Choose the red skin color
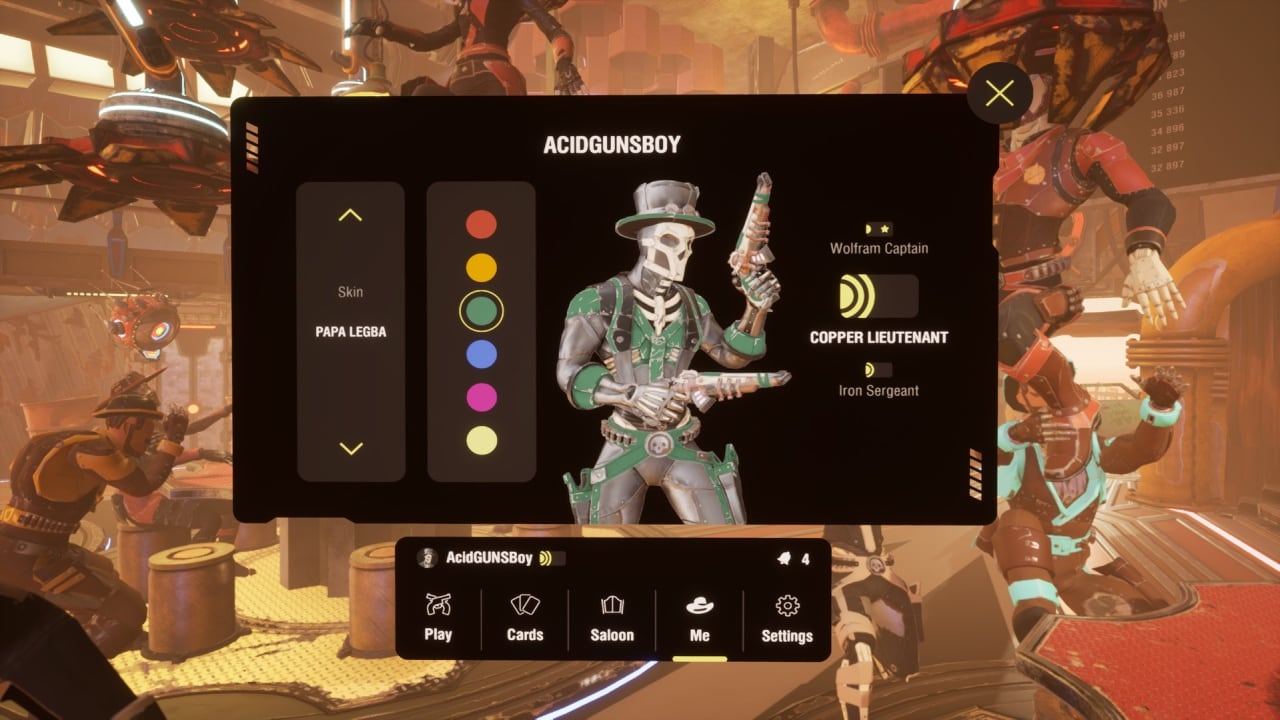The image size is (1280, 720). [481, 224]
